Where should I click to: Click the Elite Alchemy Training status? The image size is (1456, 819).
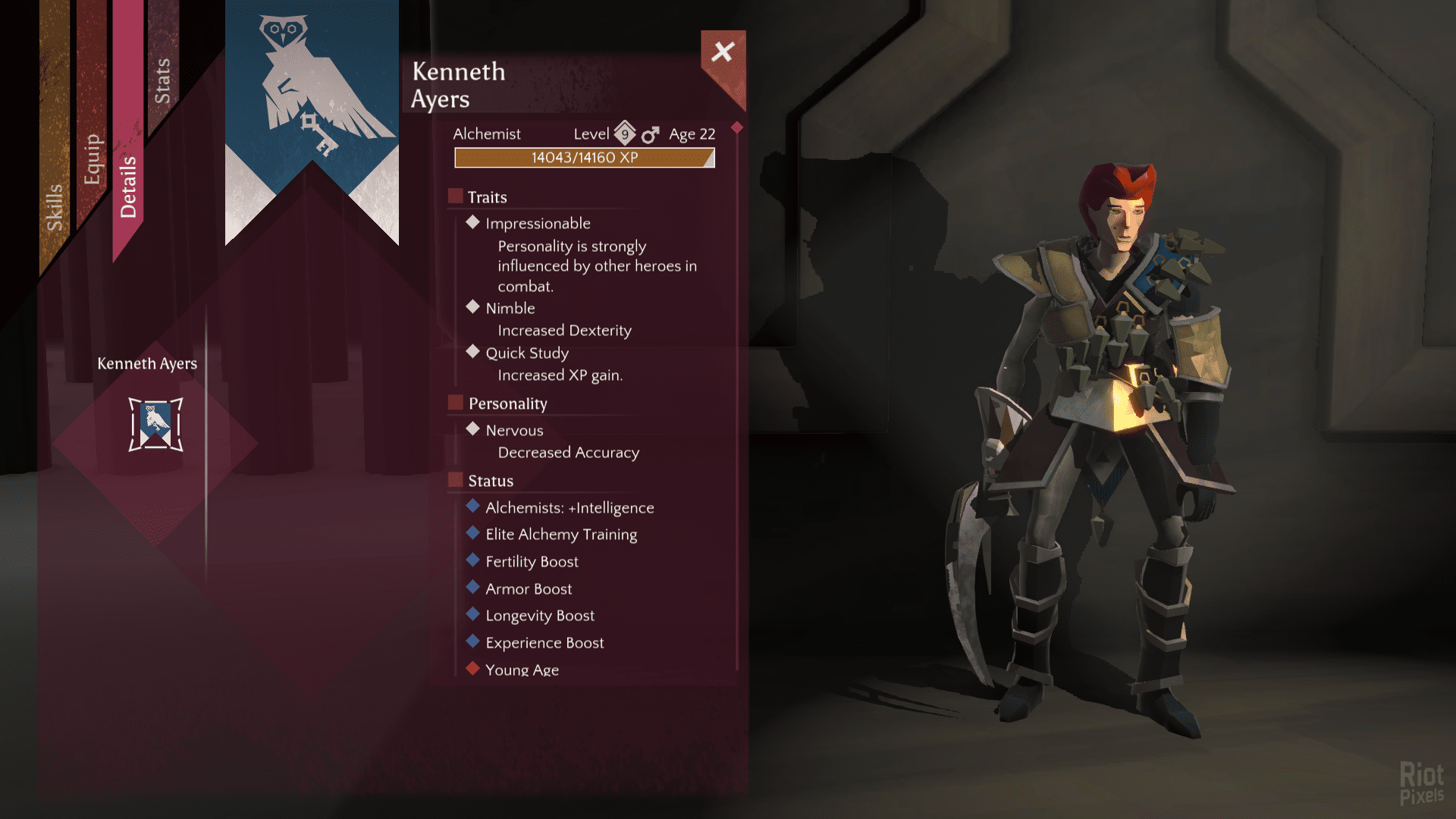tap(561, 535)
